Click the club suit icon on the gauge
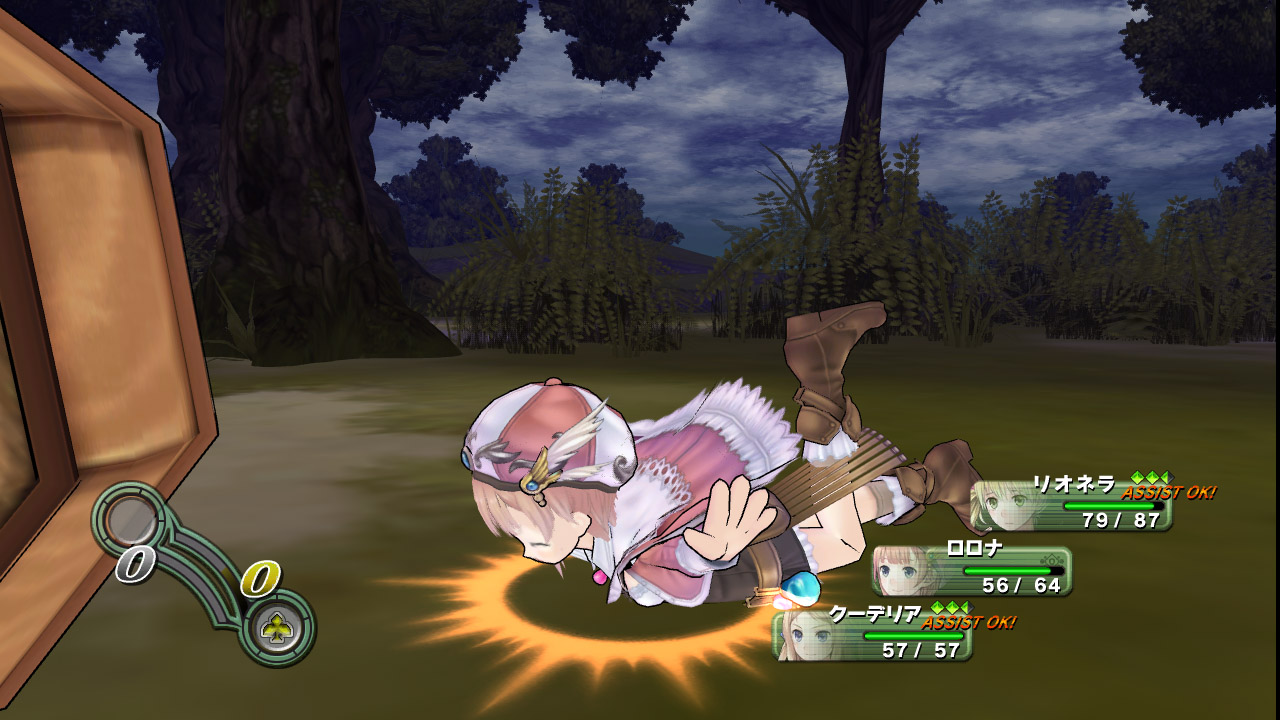Screen dimensions: 1280x720 274,628
